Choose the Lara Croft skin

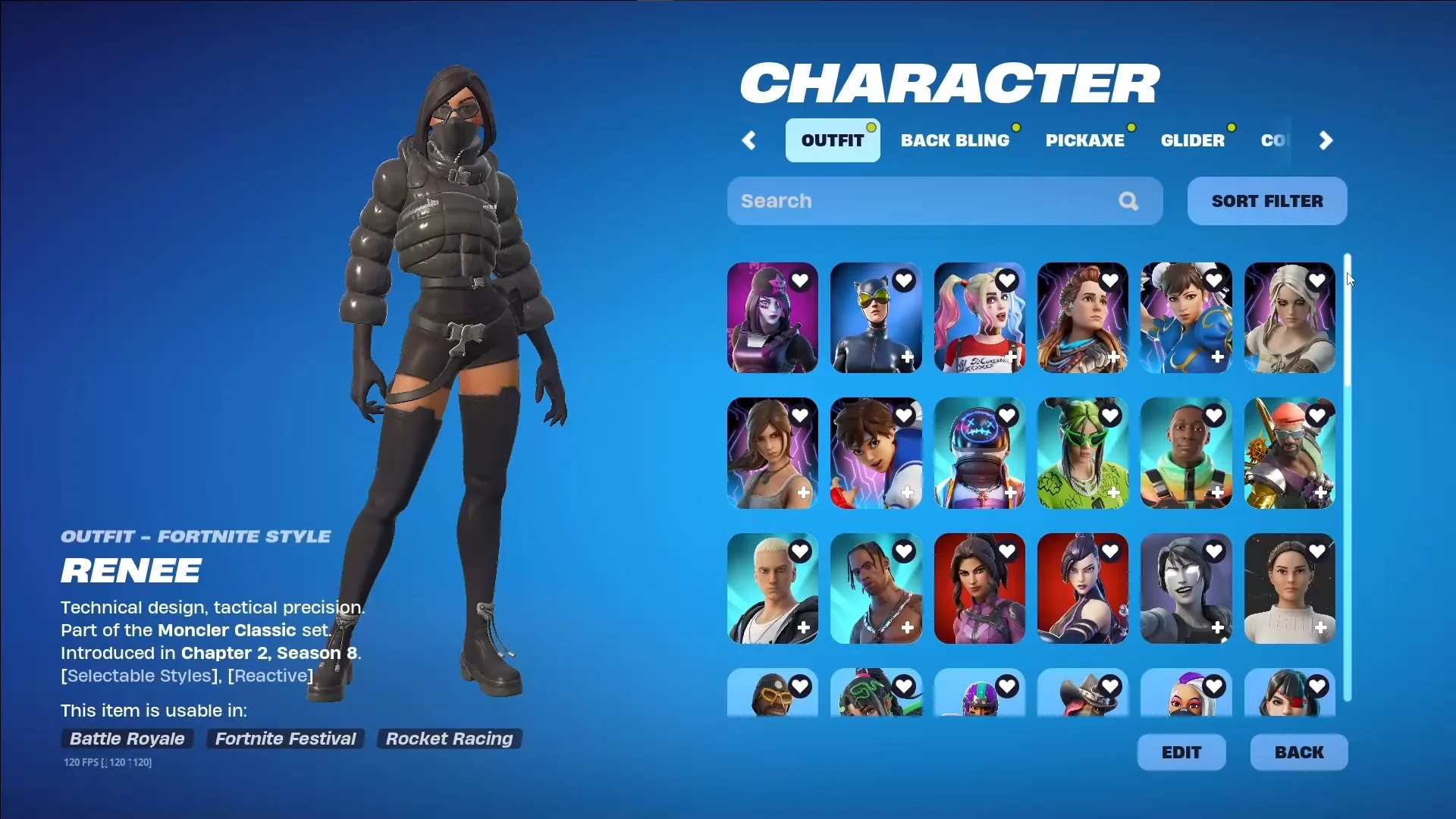click(771, 453)
